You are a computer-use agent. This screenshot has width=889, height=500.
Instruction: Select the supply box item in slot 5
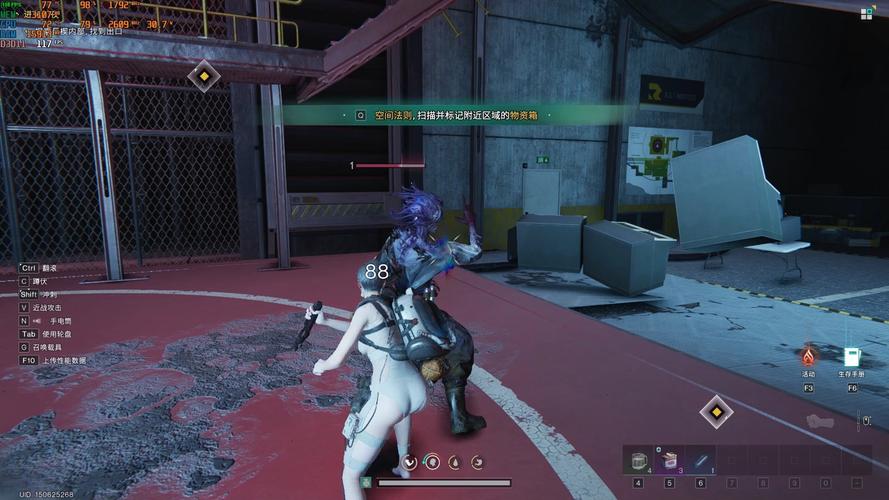(x=667, y=460)
